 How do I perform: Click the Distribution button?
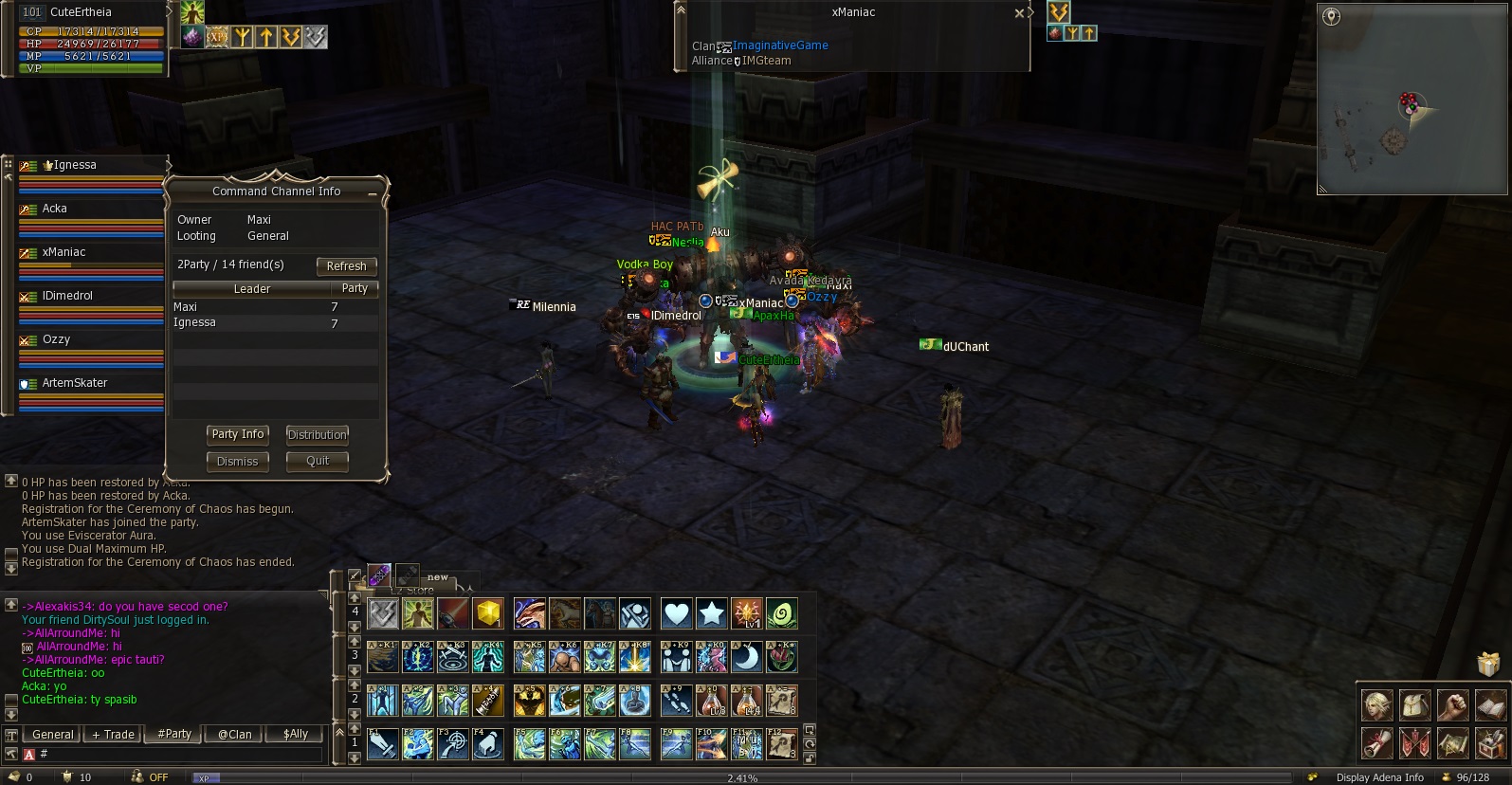tap(318, 434)
